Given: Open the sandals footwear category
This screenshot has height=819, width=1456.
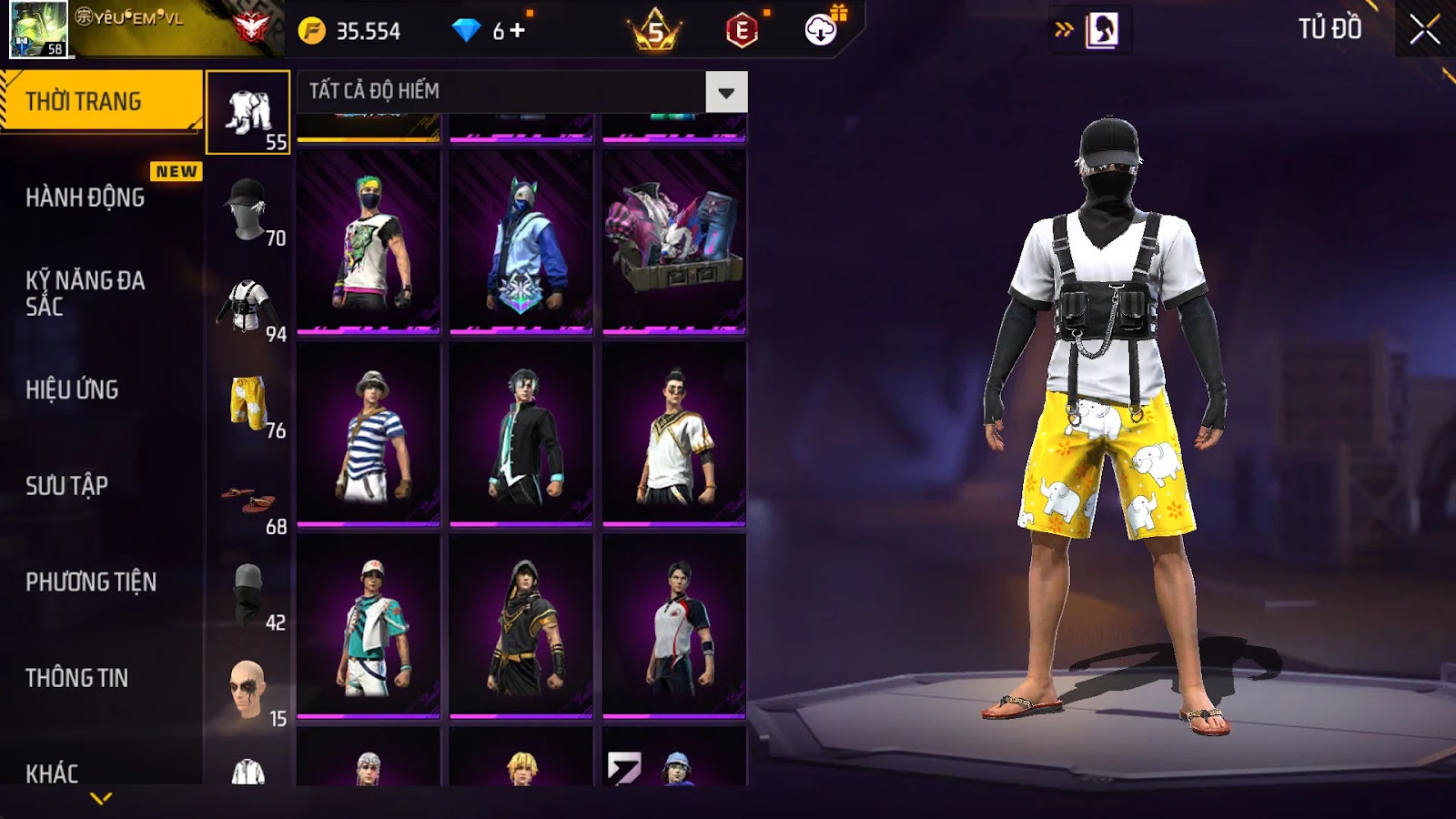Looking at the screenshot, I should pos(248,499).
